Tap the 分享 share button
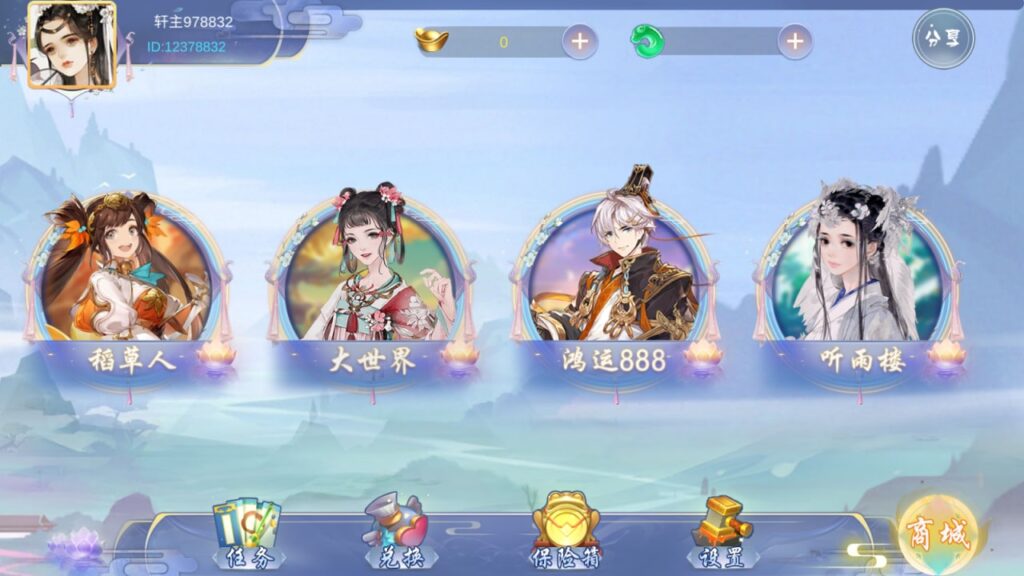 point(942,39)
